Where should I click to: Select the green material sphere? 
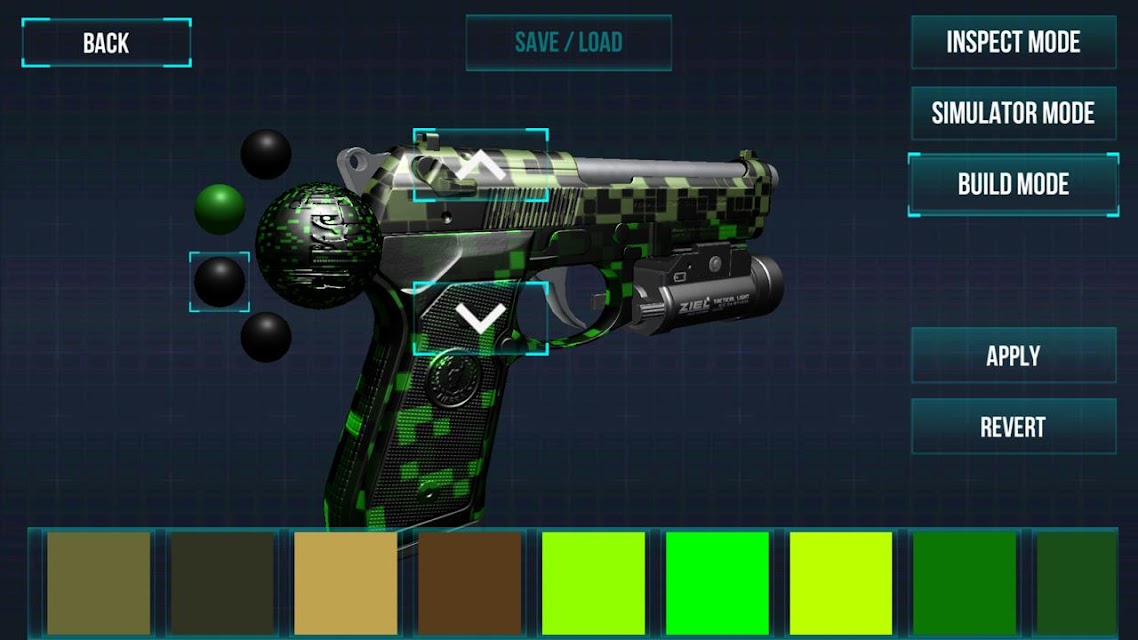click(x=220, y=208)
